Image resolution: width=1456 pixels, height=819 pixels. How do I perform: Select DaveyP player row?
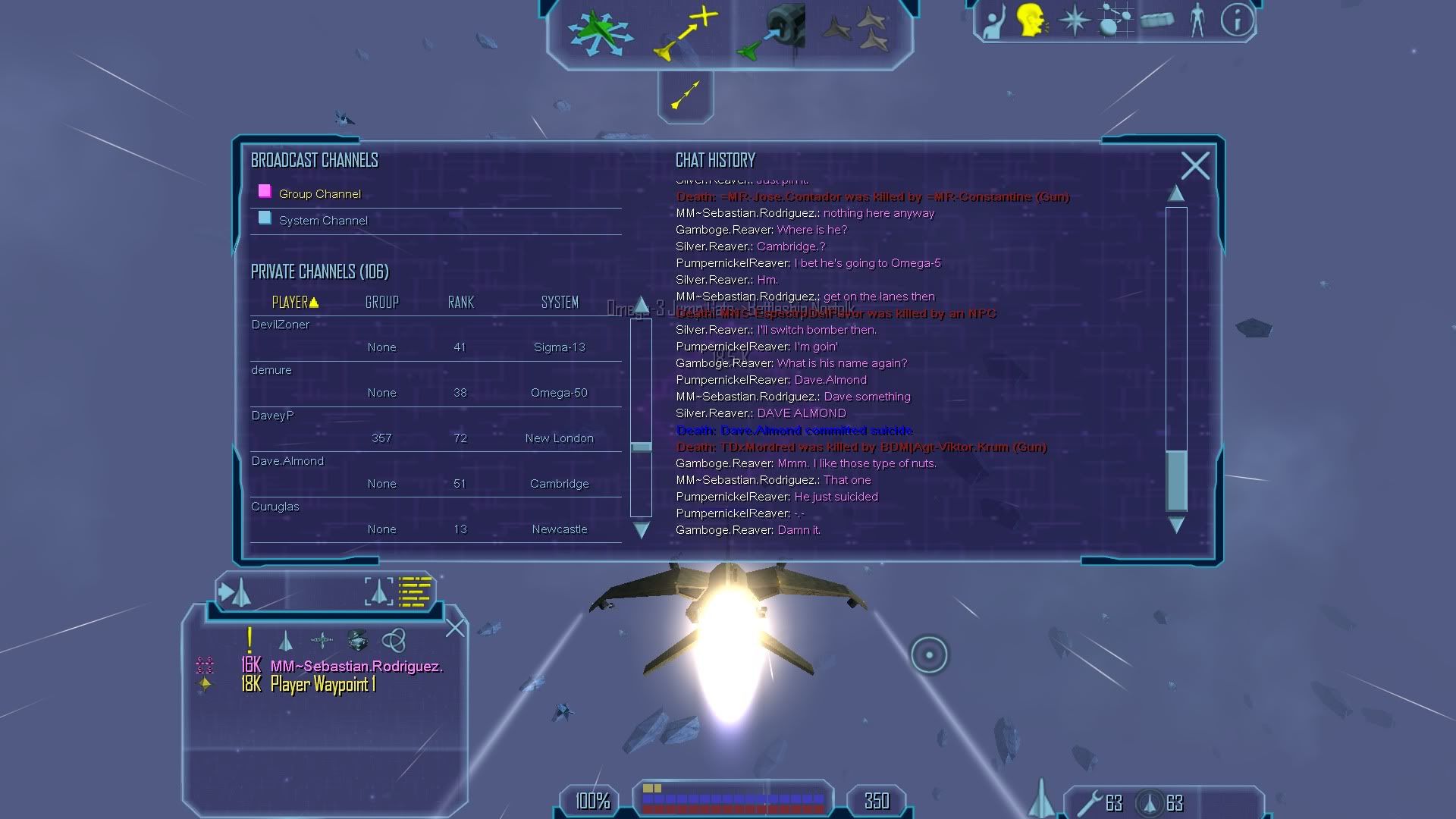[x=272, y=416]
